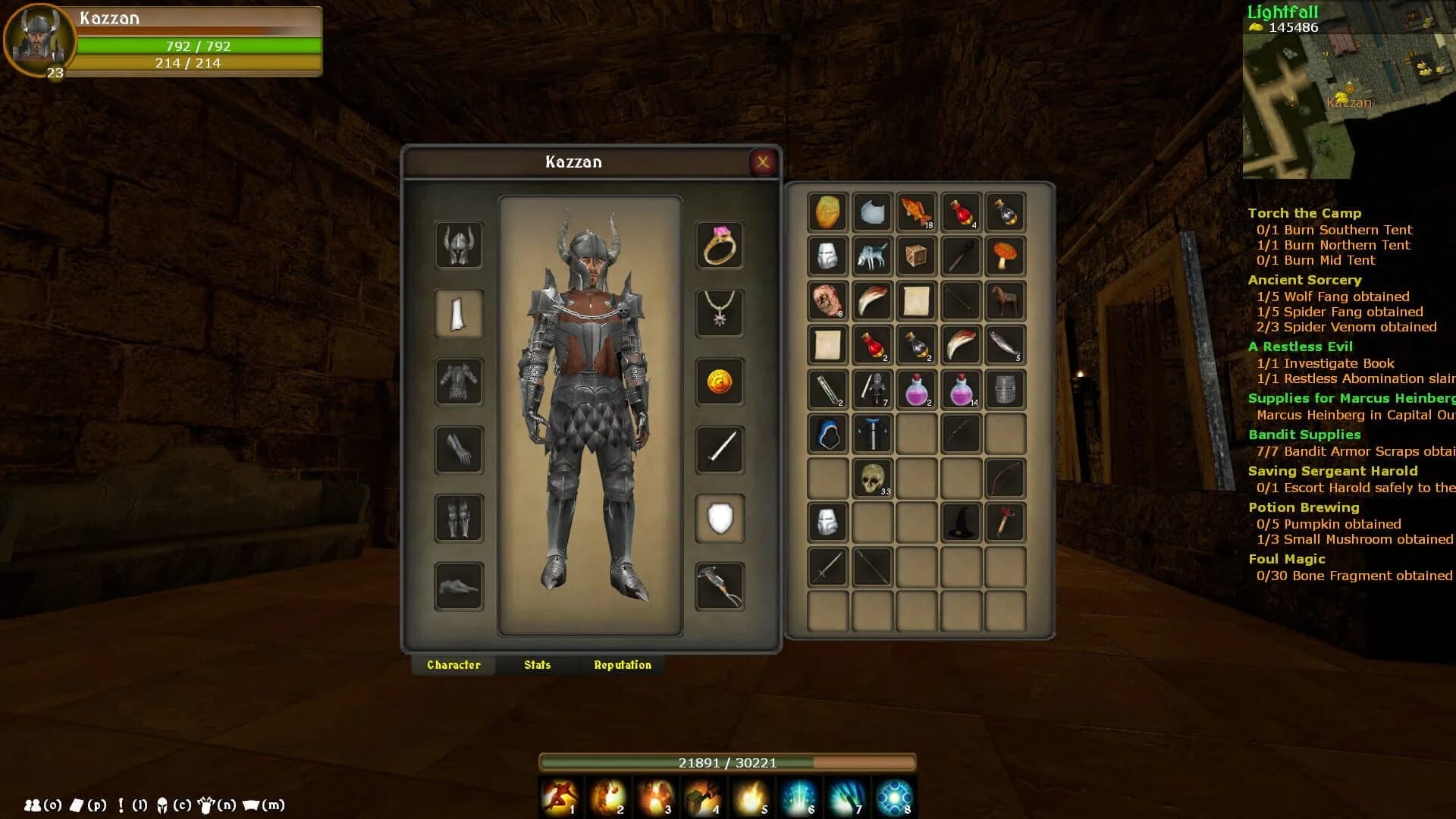Click the orange mushroom inventory item
The height and width of the screenshot is (819, 1456).
click(x=1006, y=257)
